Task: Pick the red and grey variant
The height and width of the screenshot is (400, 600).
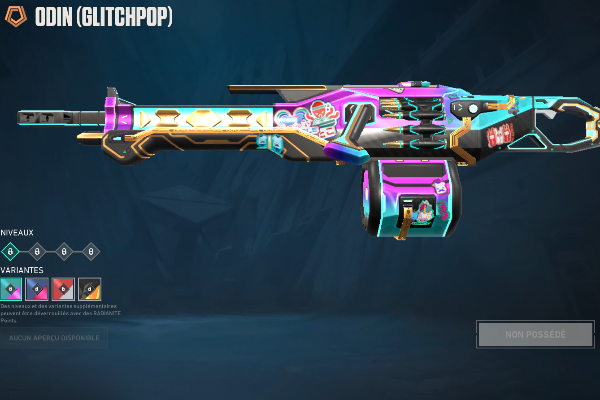Action: [64, 289]
